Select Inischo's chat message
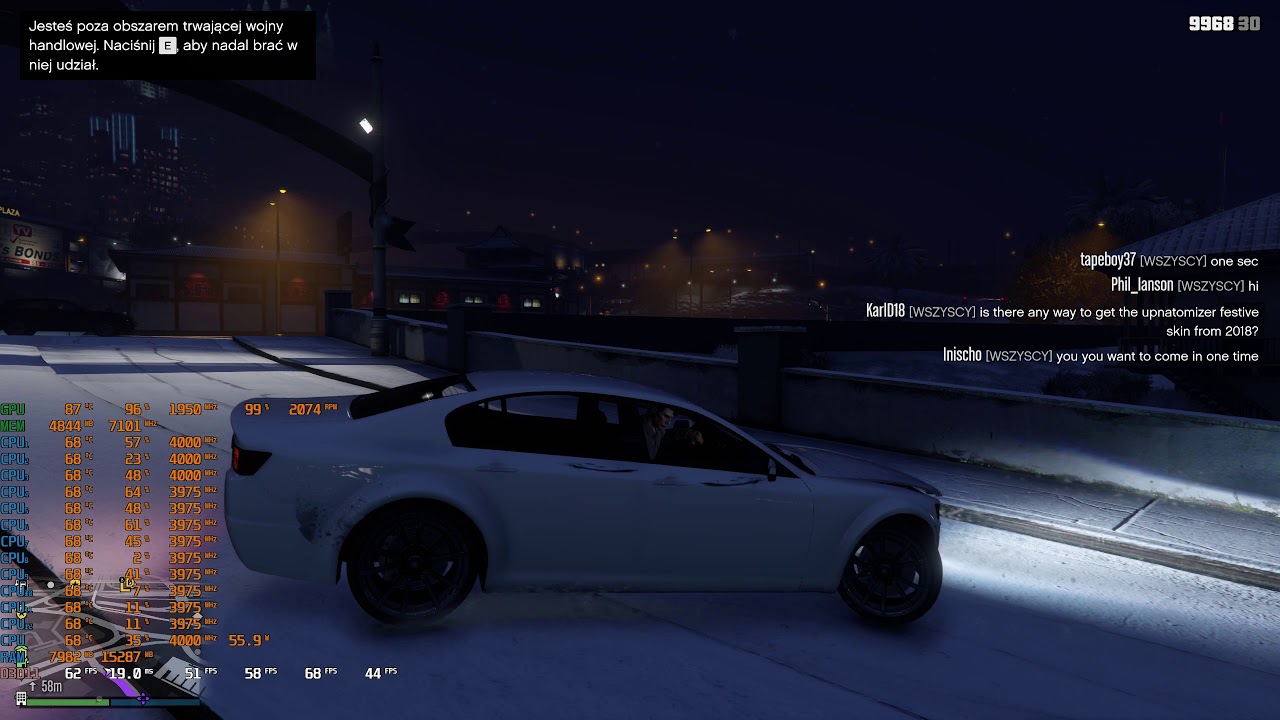This screenshot has width=1280, height=720. pyautogui.click(x=1100, y=355)
